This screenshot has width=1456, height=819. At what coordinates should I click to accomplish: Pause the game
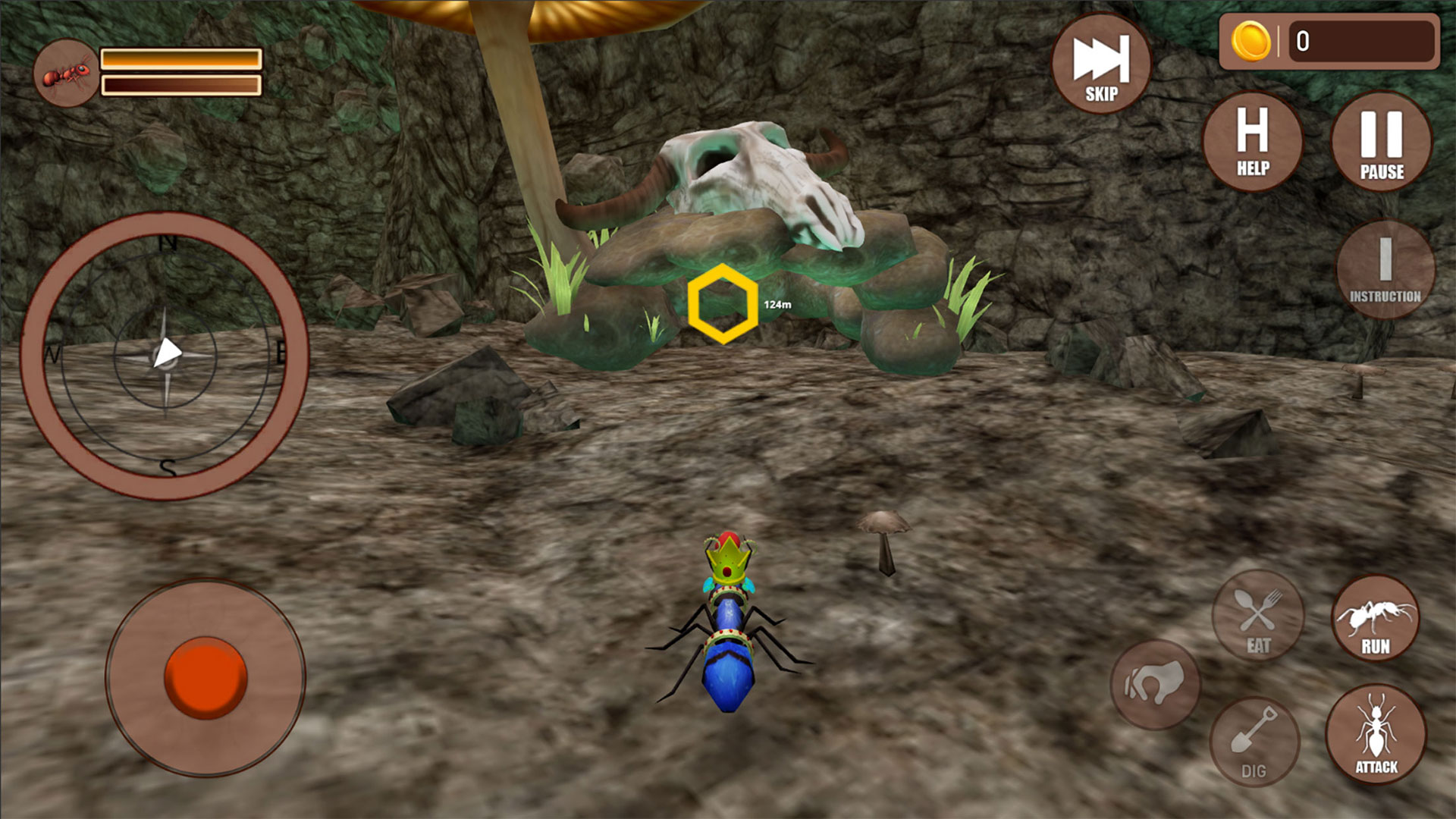pos(1381,143)
